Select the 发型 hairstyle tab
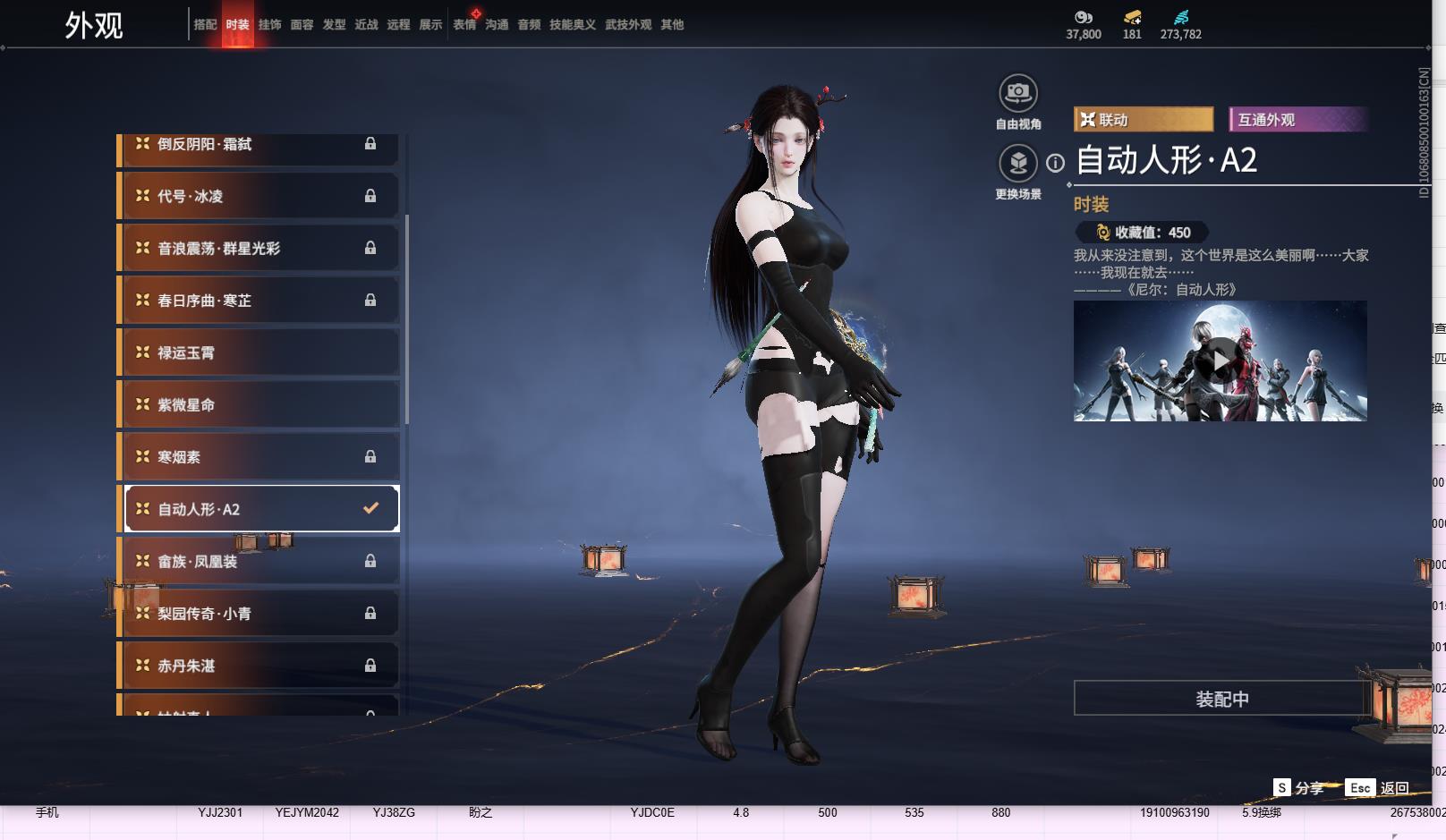The height and width of the screenshot is (840, 1446). (x=334, y=25)
